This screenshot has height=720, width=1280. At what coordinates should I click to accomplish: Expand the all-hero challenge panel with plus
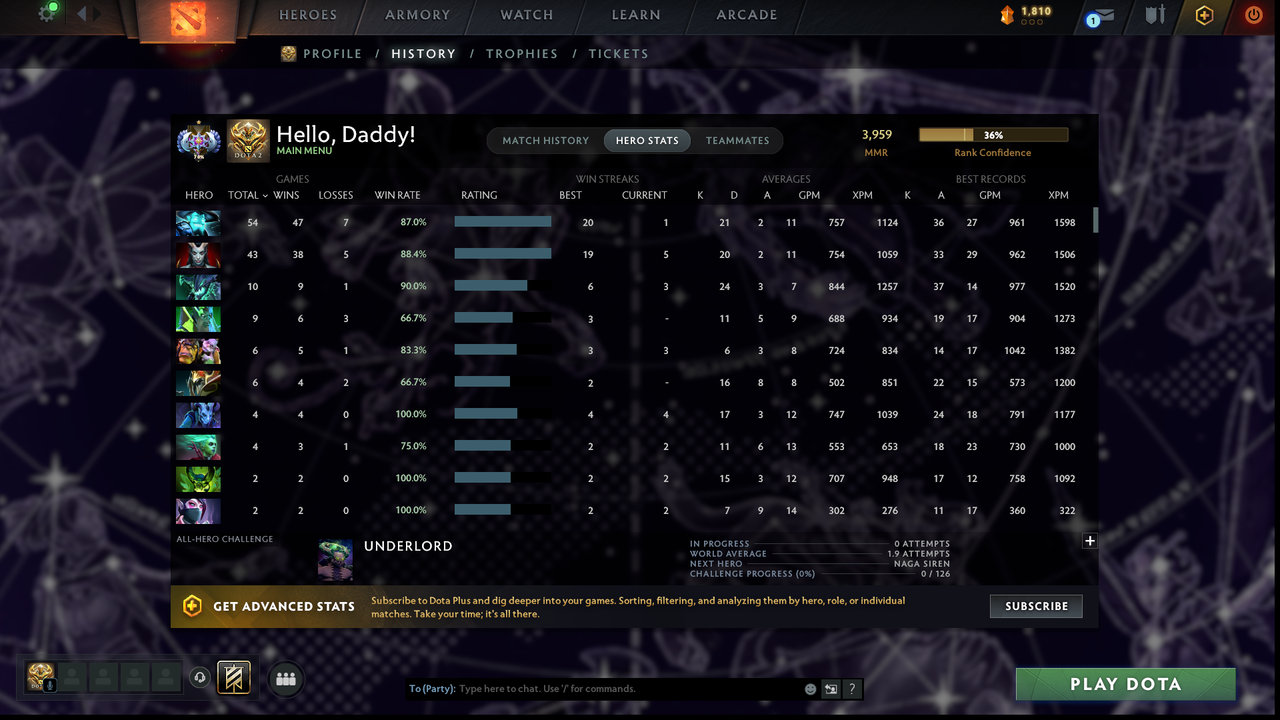coord(1089,540)
